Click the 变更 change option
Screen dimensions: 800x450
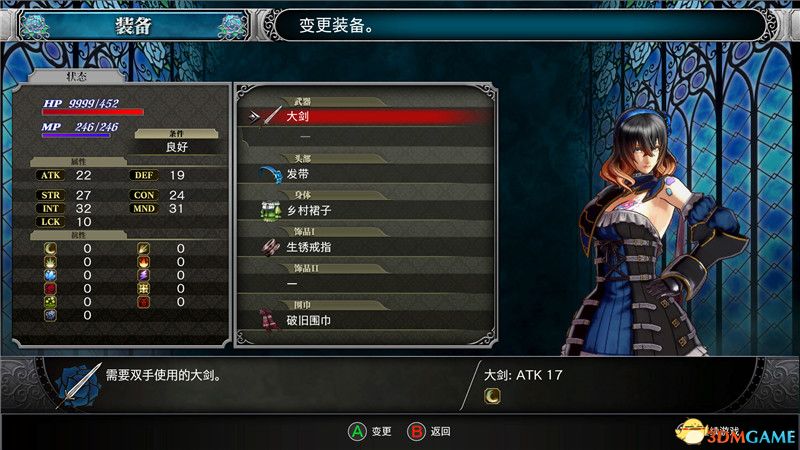(x=370, y=432)
